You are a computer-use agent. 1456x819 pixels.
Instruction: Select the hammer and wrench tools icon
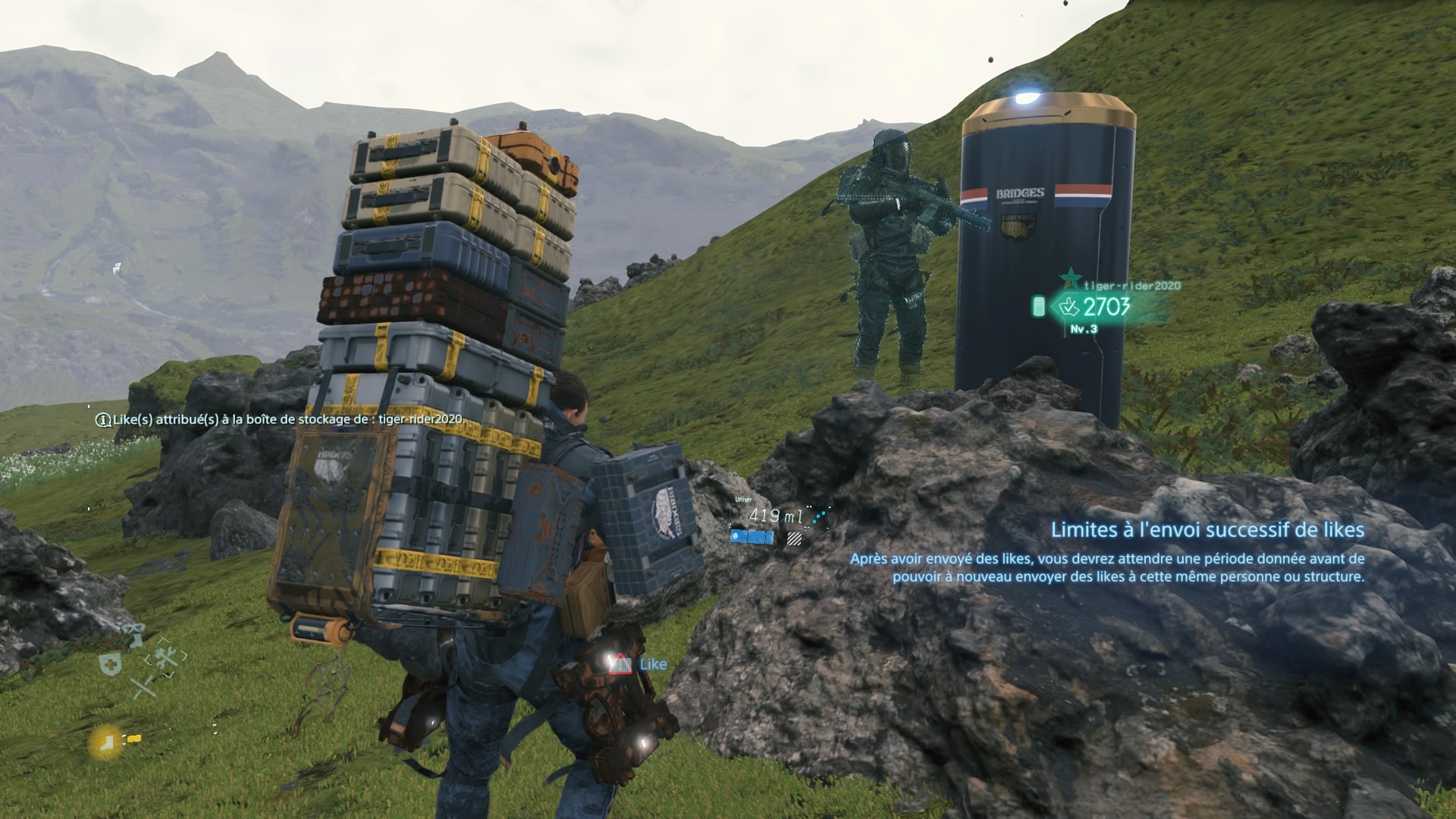pos(166,658)
